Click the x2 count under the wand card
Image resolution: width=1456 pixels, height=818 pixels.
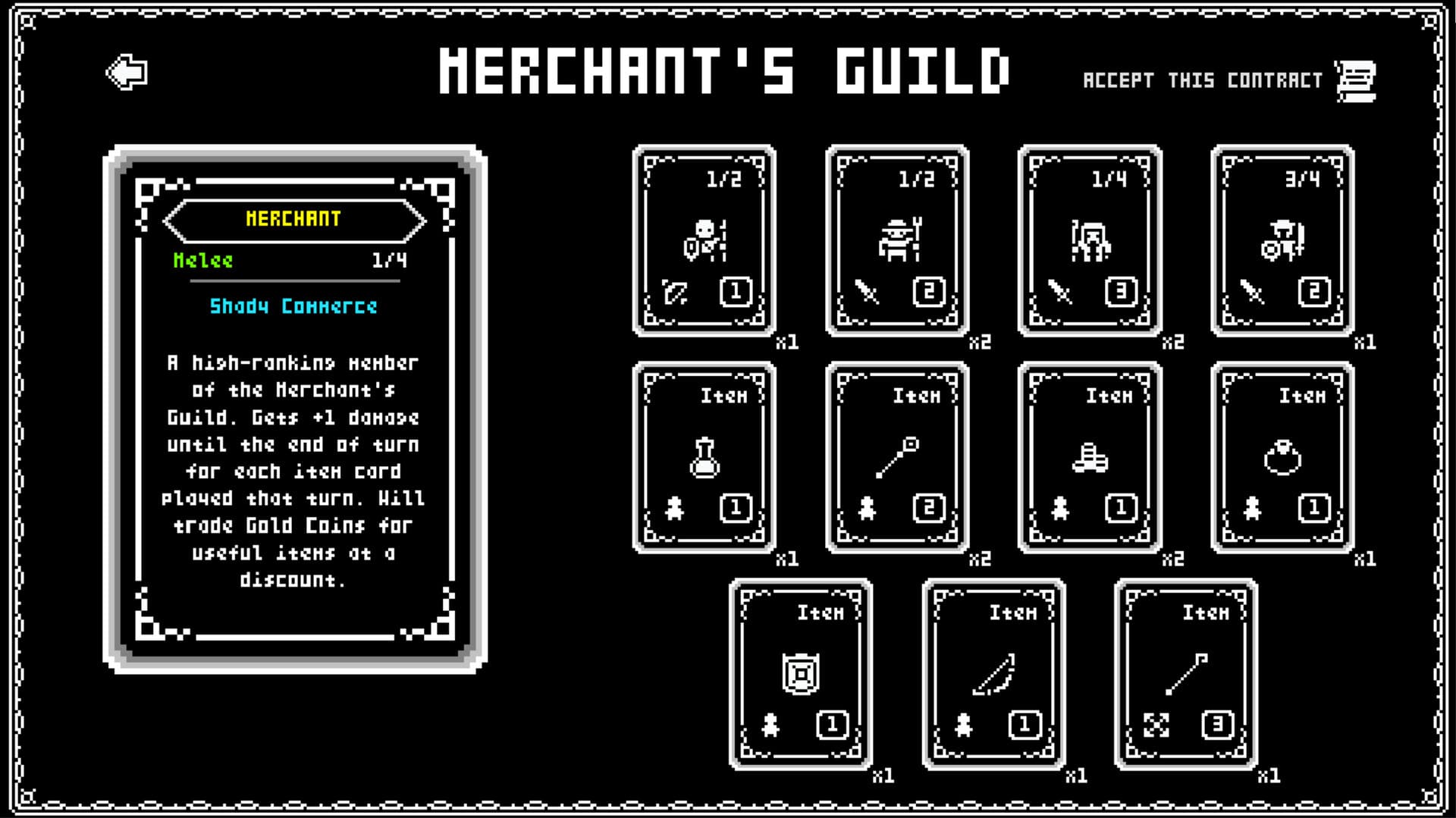pyautogui.click(x=981, y=559)
